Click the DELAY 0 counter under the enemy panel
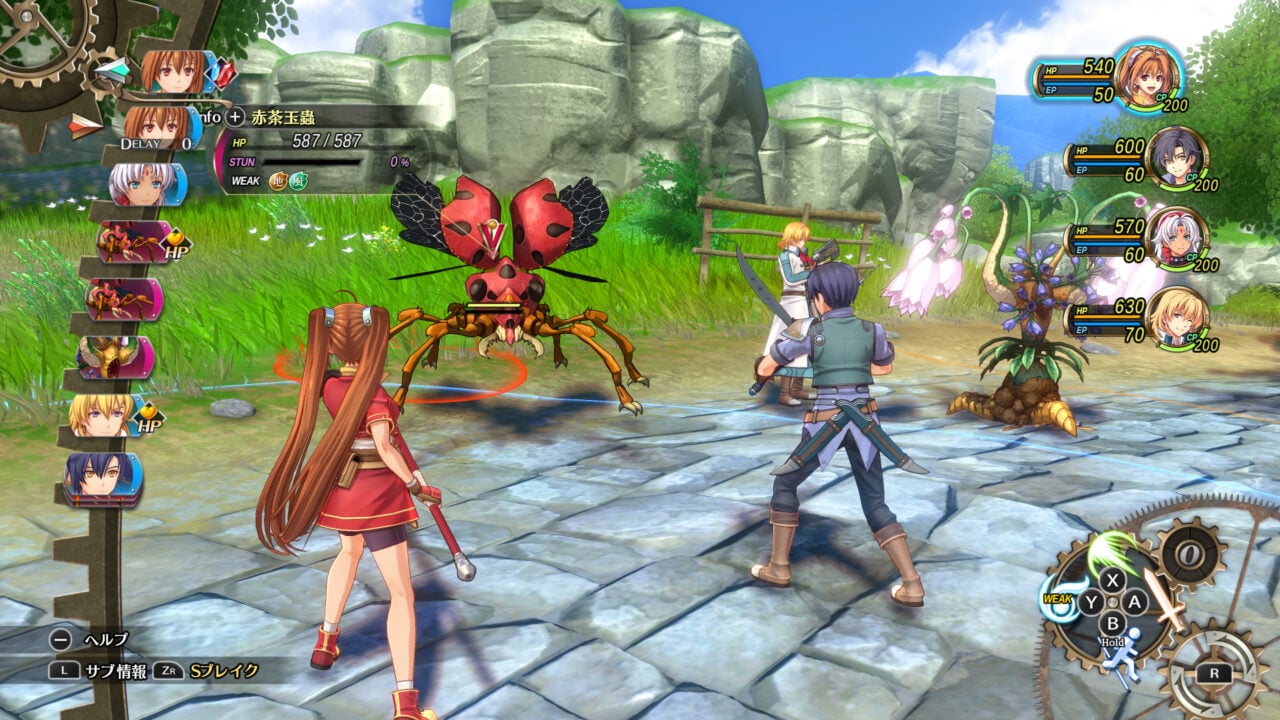1280x720 pixels. pyautogui.click(x=156, y=144)
